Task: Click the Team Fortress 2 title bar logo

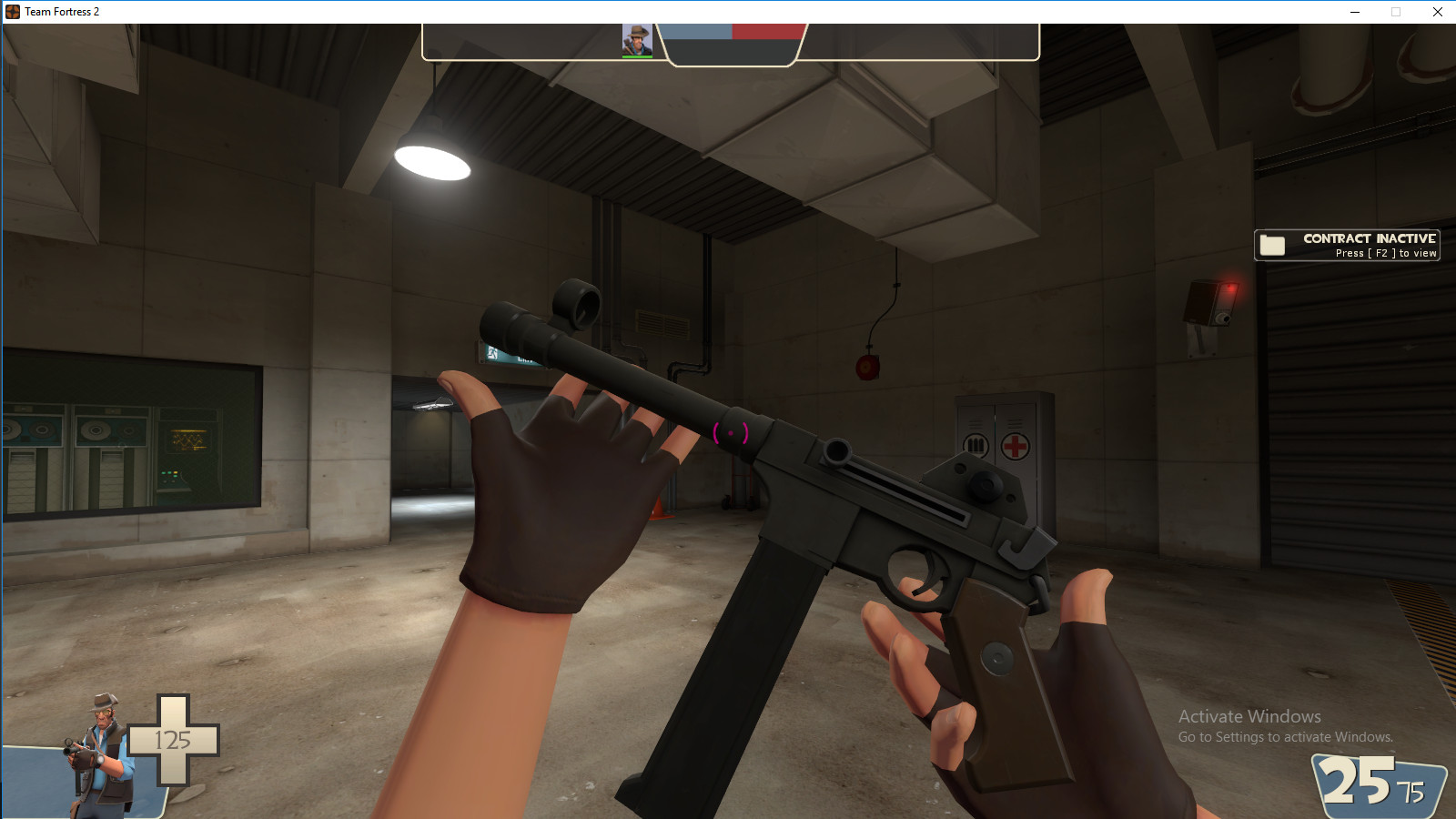Action: (13, 12)
